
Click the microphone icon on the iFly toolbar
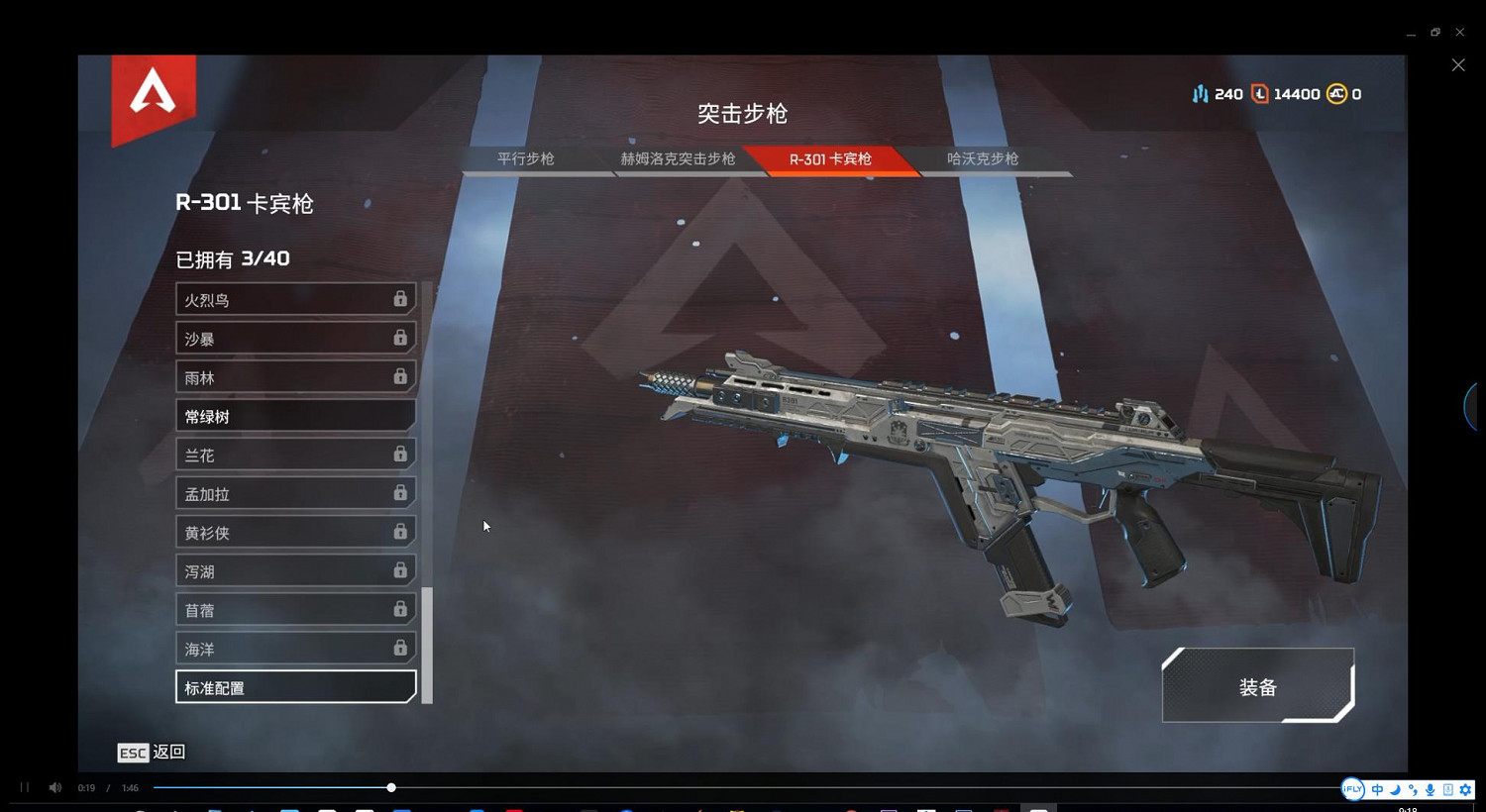click(x=1430, y=789)
